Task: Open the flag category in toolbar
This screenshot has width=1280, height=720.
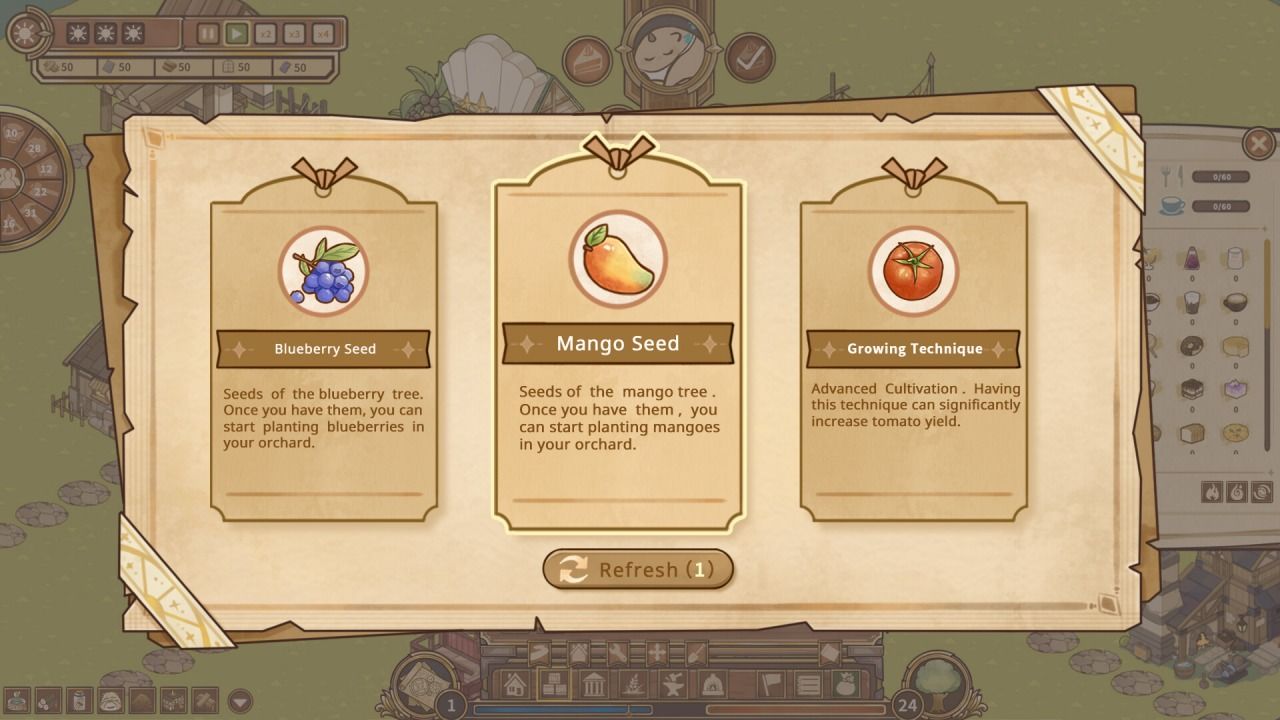Action: [769, 685]
